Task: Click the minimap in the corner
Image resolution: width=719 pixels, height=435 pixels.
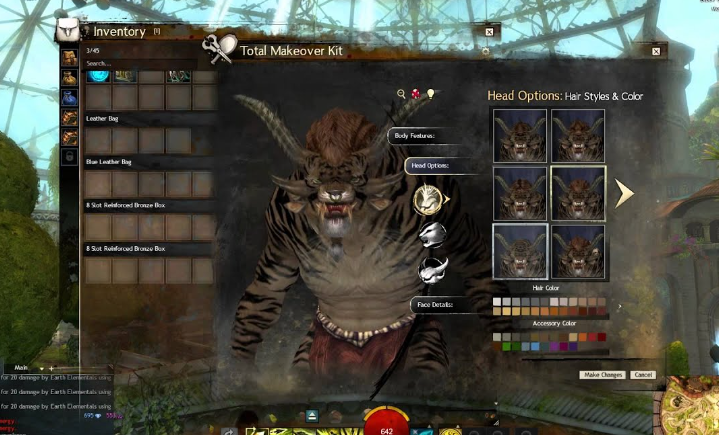Action: coord(690,405)
